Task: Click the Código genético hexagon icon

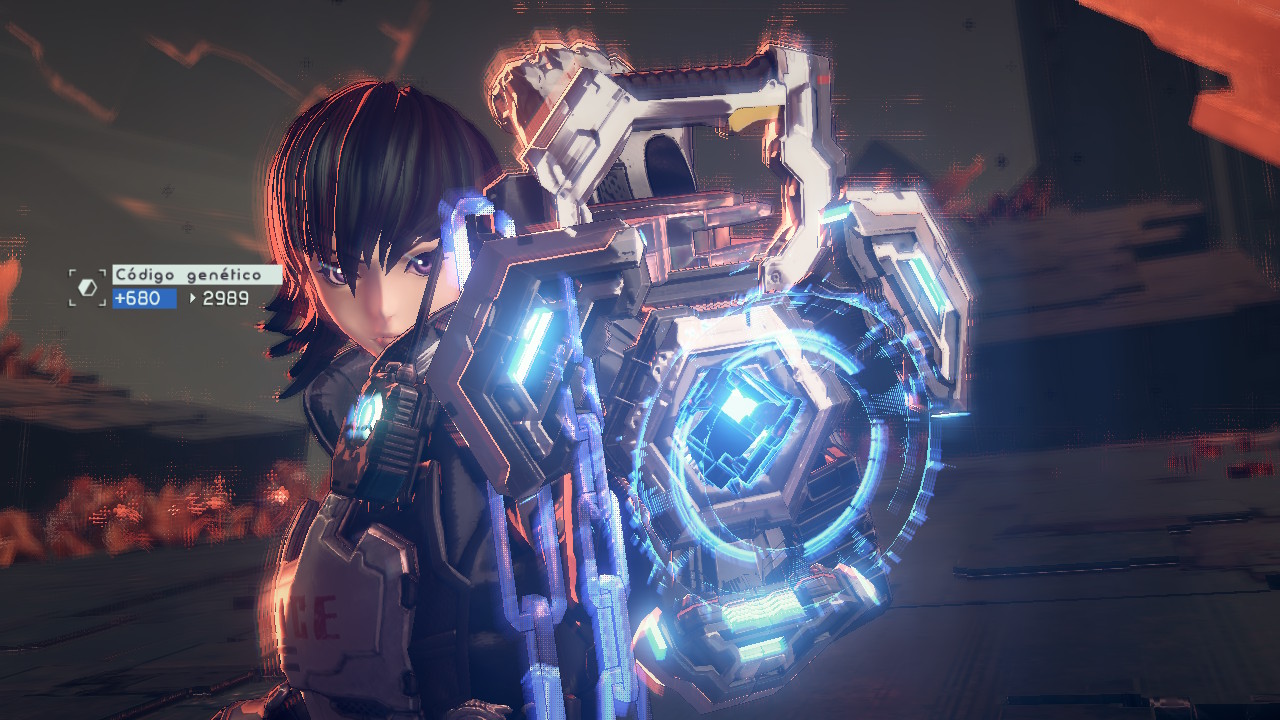Action: pyautogui.click(x=87, y=287)
